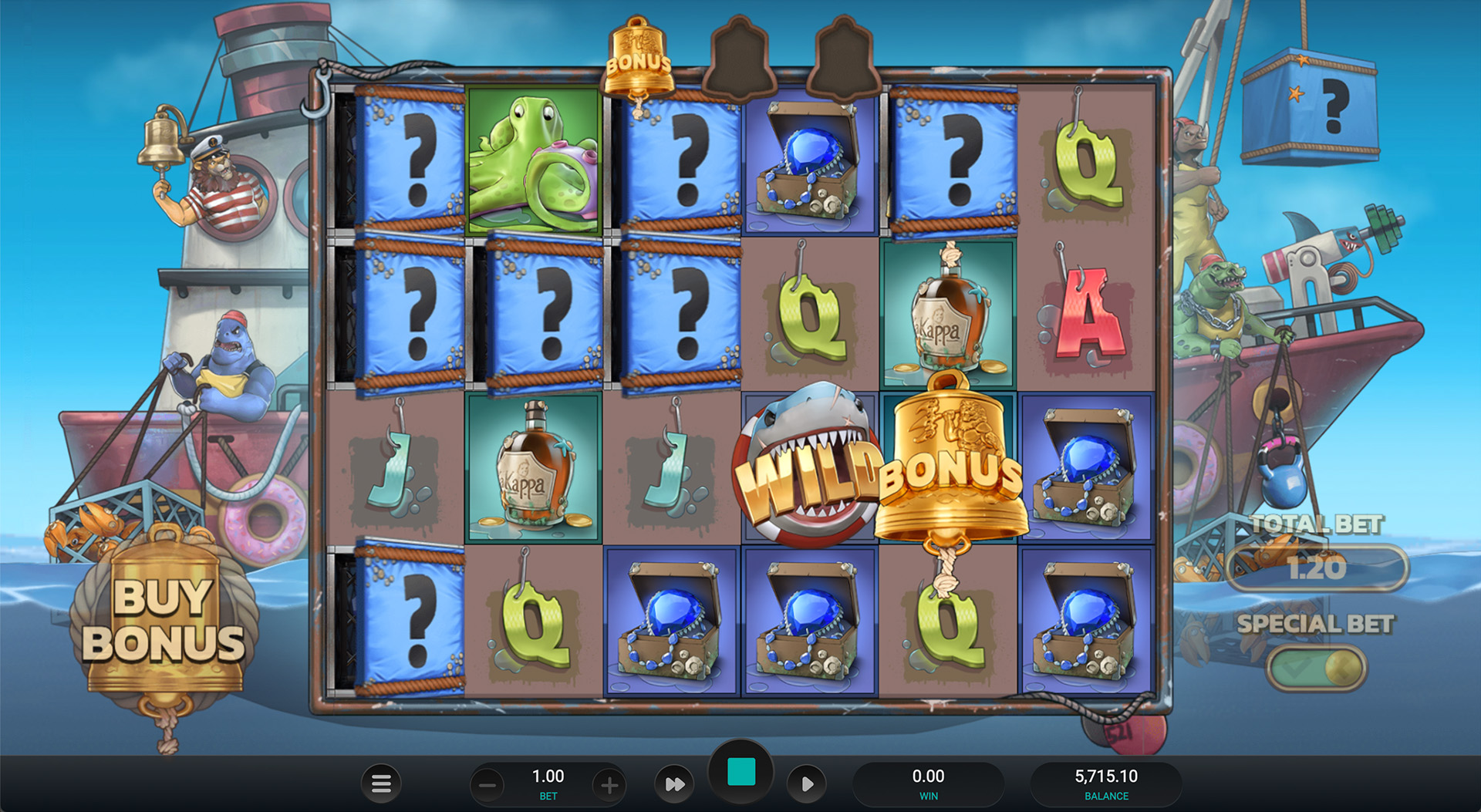This screenshot has height=812, width=1481.
Task: Open the hamburger menu
Action: click(381, 784)
